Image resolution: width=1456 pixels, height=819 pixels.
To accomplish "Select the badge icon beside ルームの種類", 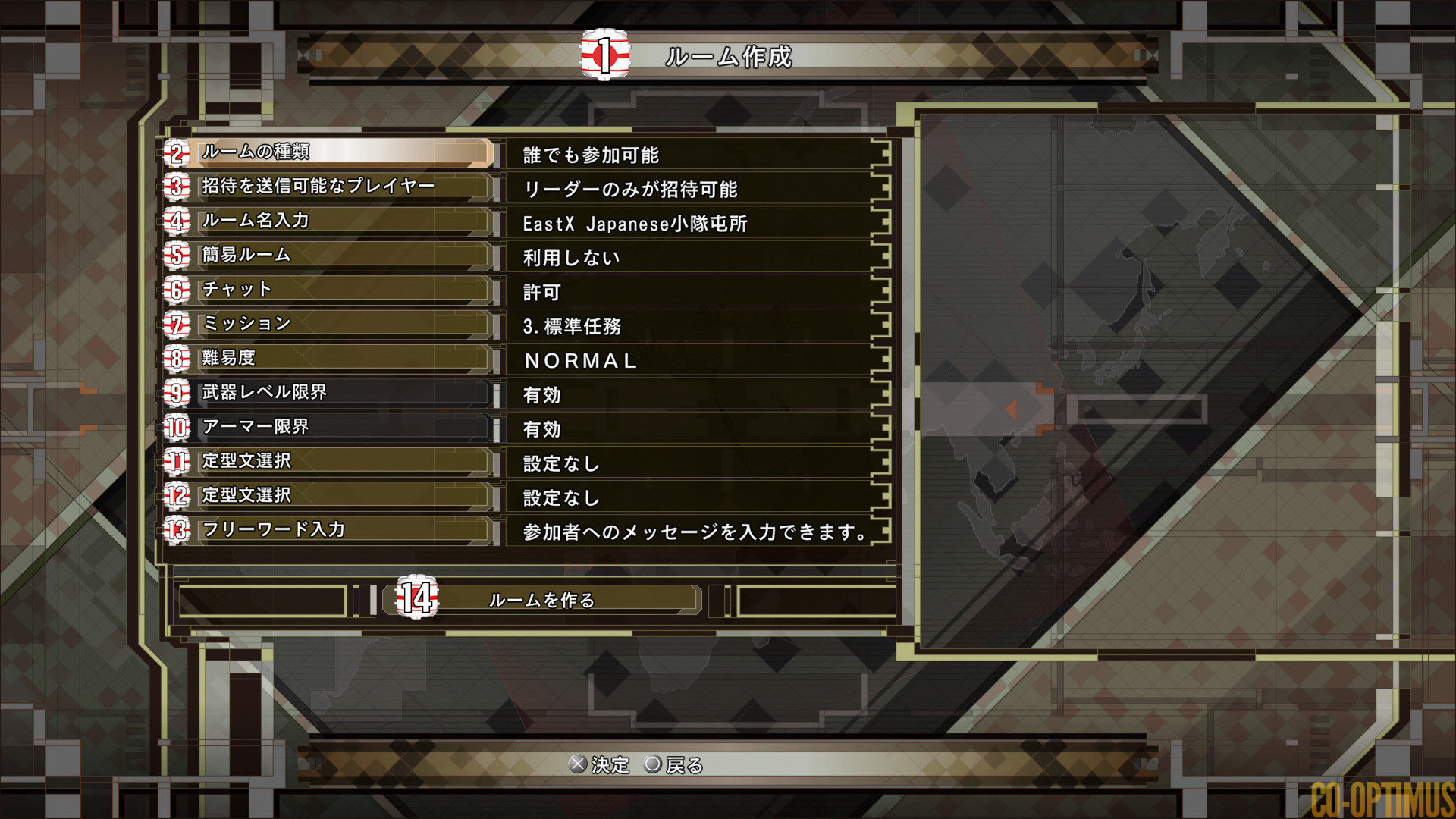I will (x=176, y=153).
